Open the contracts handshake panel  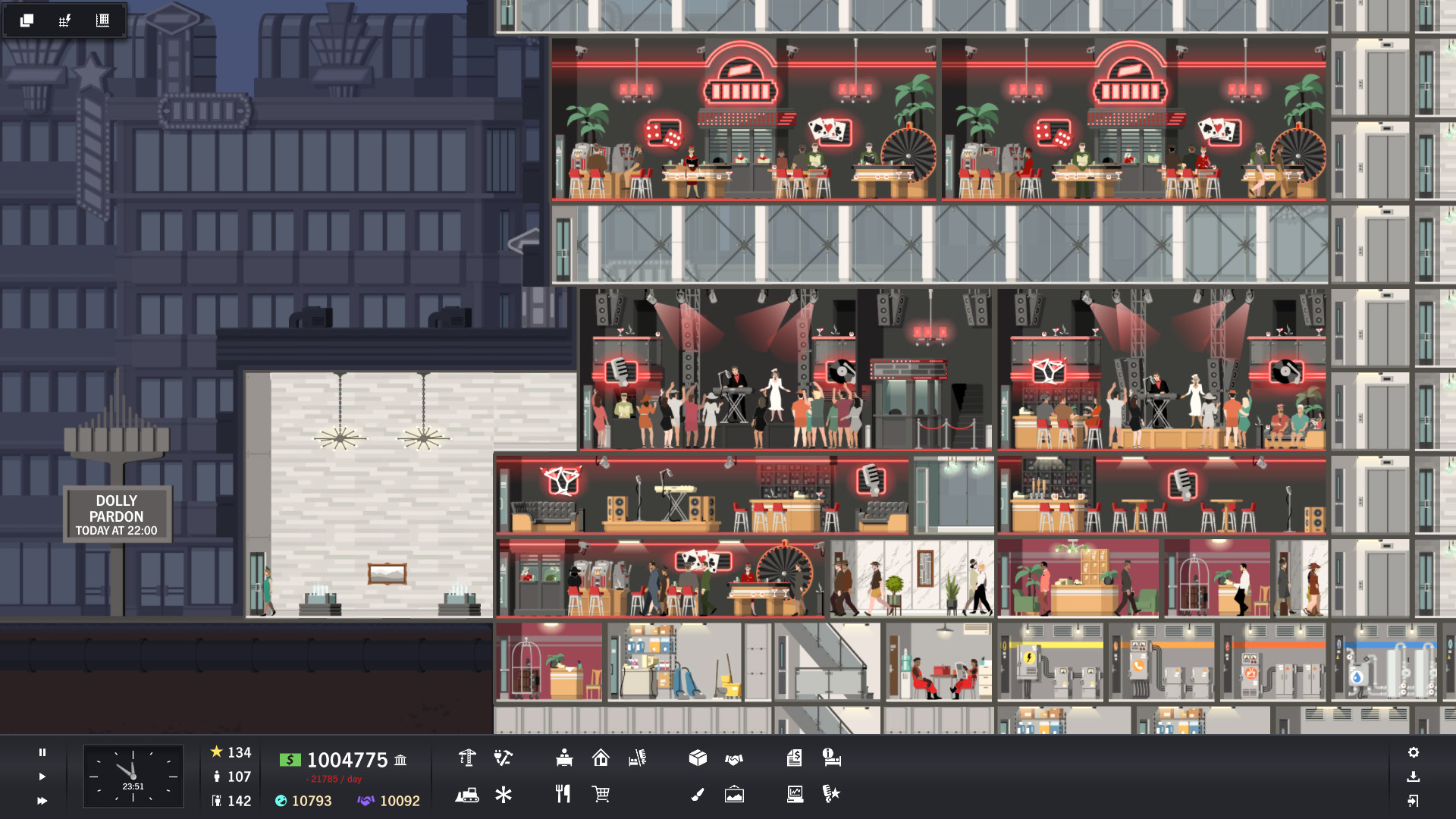(735, 758)
